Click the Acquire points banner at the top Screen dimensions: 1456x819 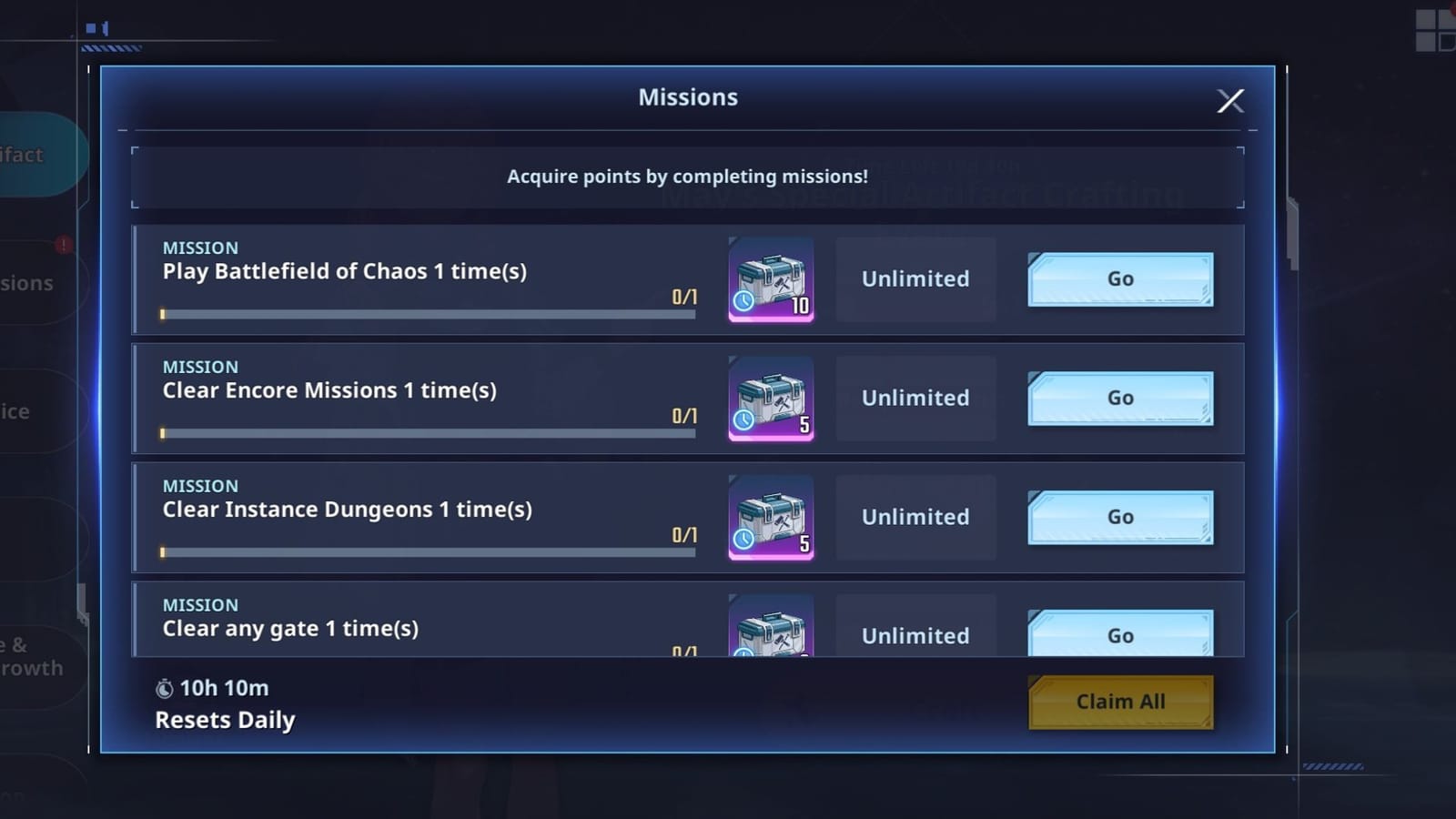pos(688,177)
